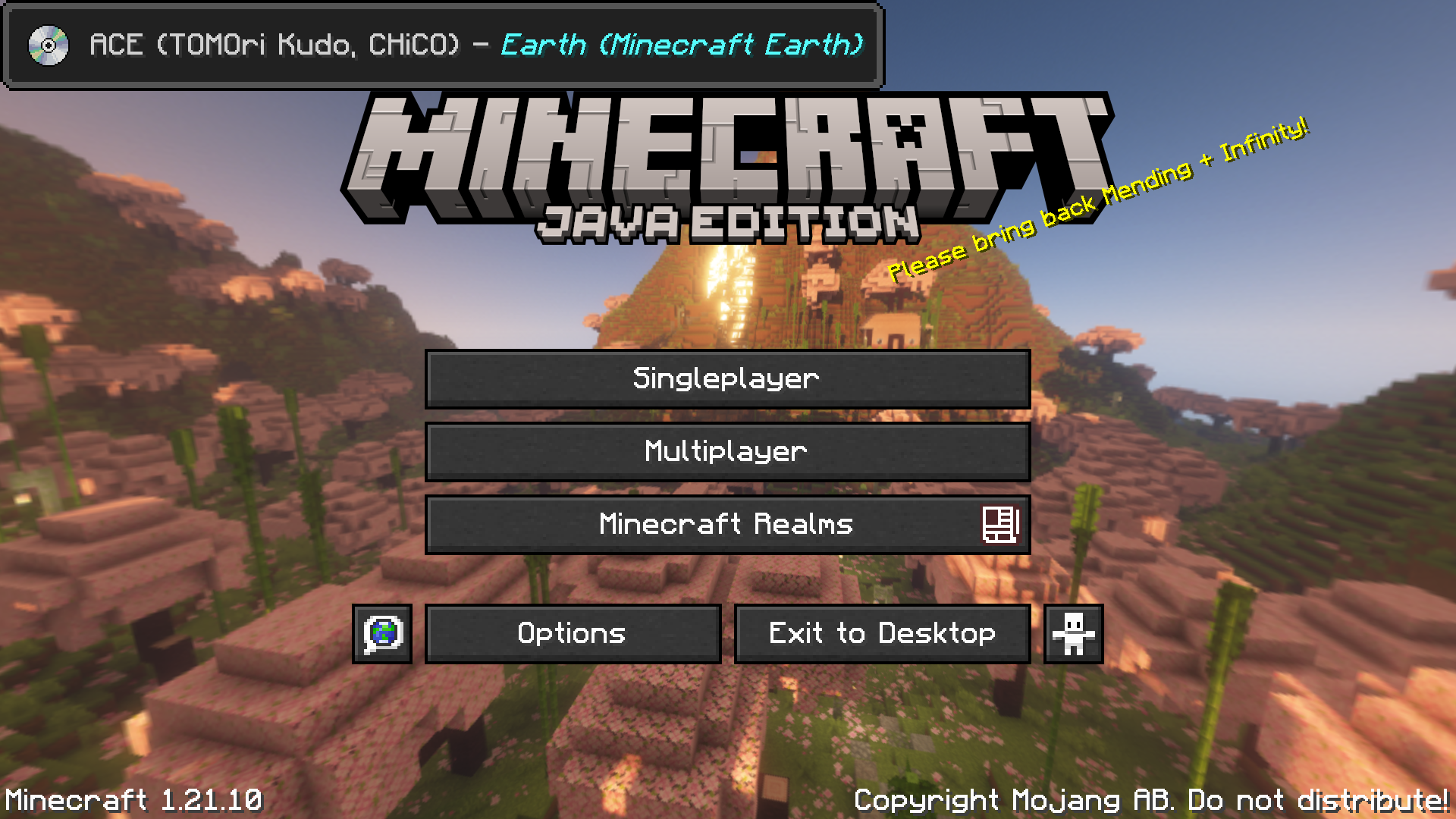The width and height of the screenshot is (1456, 819).
Task: Click Exit to Desktop
Action: tap(881, 633)
